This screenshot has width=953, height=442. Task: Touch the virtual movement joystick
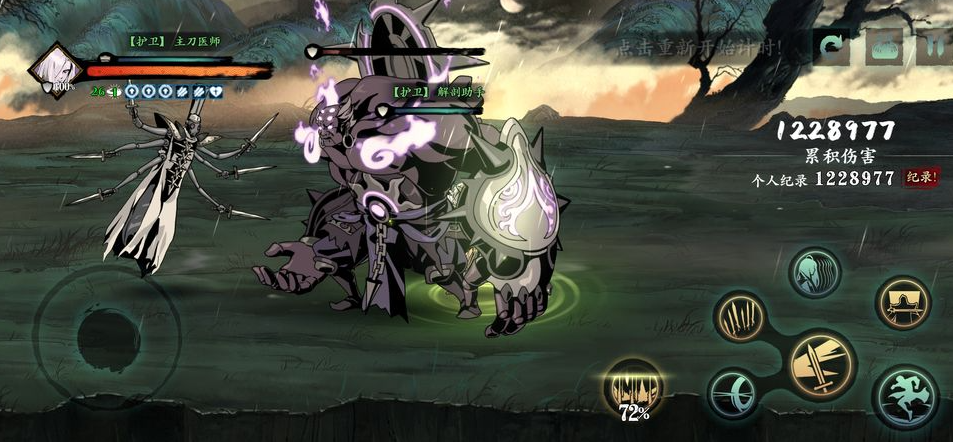pyautogui.click(x=108, y=334)
